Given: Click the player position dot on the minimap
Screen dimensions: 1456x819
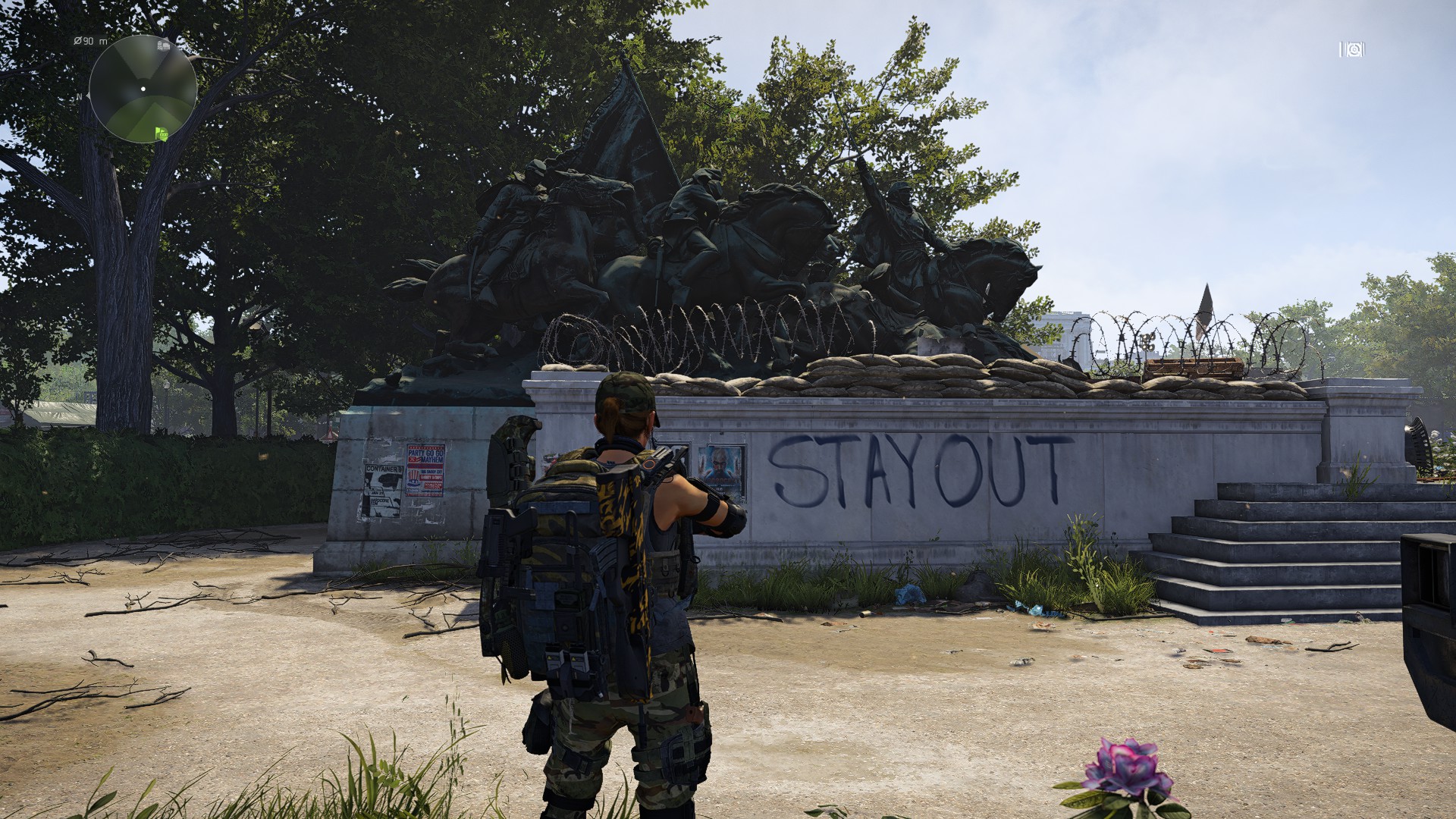Looking at the screenshot, I should pyautogui.click(x=143, y=89).
